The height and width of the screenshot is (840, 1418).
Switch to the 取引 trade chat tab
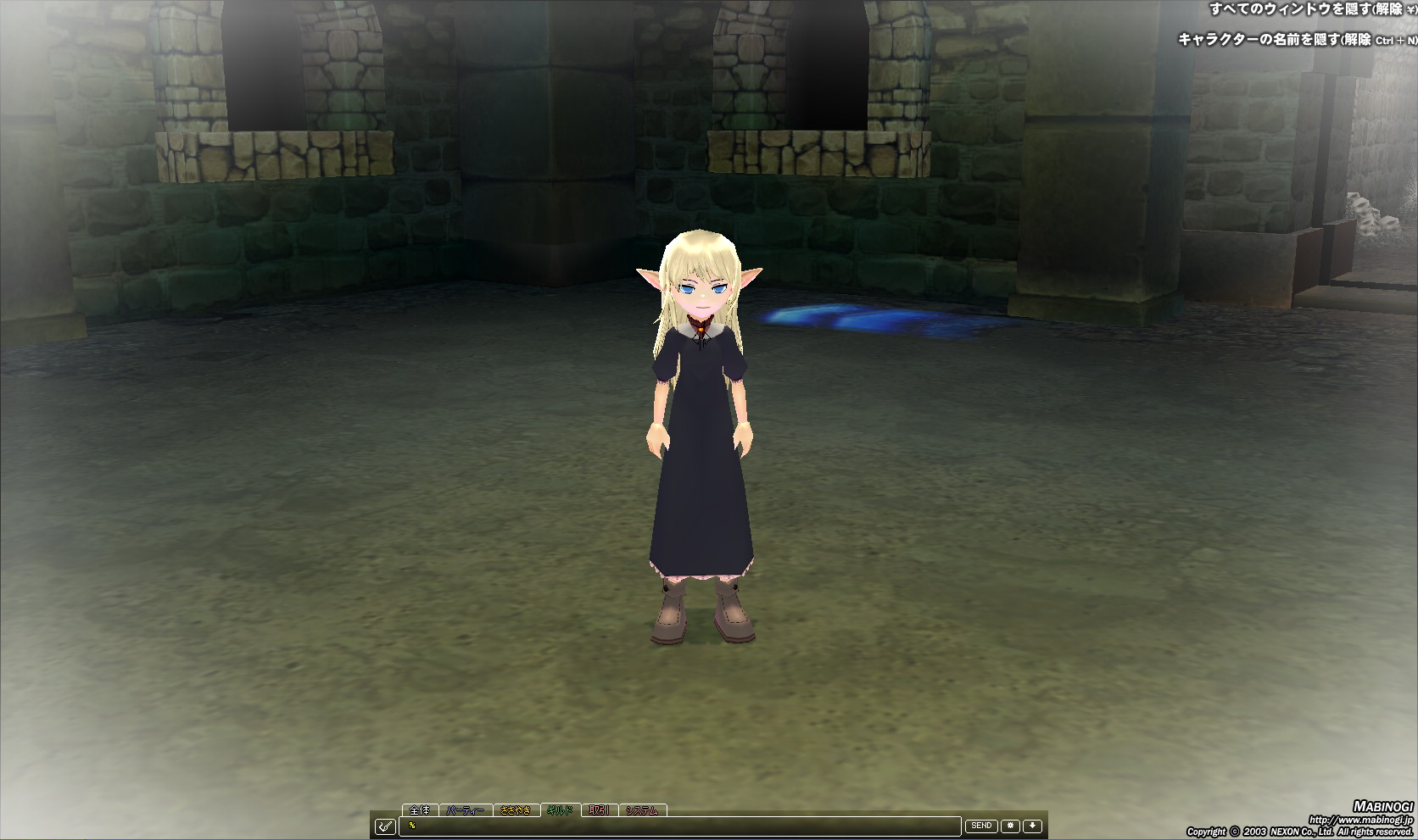[598, 809]
